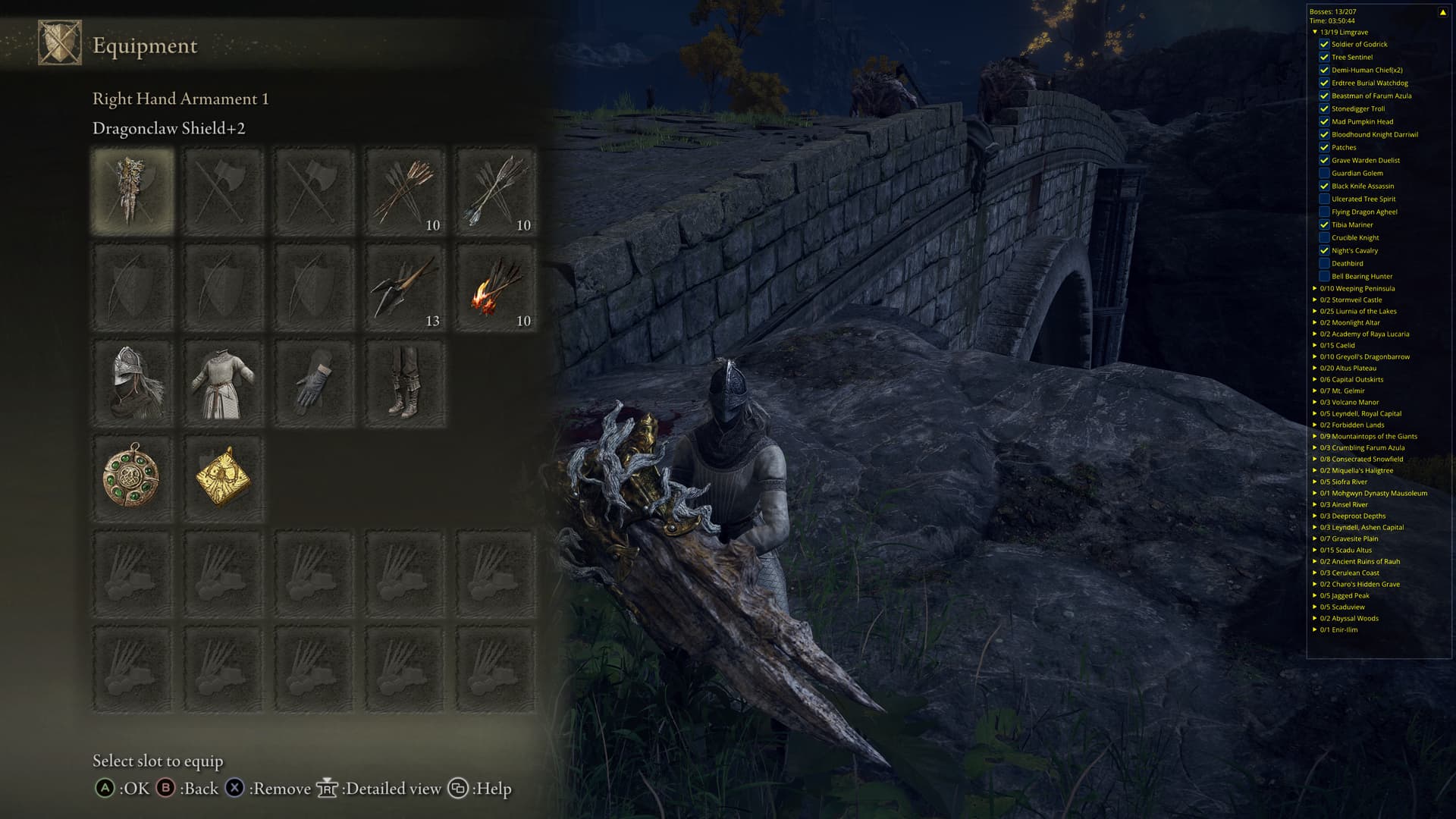The height and width of the screenshot is (819, 1456).
Task: Select the Dragonclaw Shield armament slot
Action: click(133, 190)
